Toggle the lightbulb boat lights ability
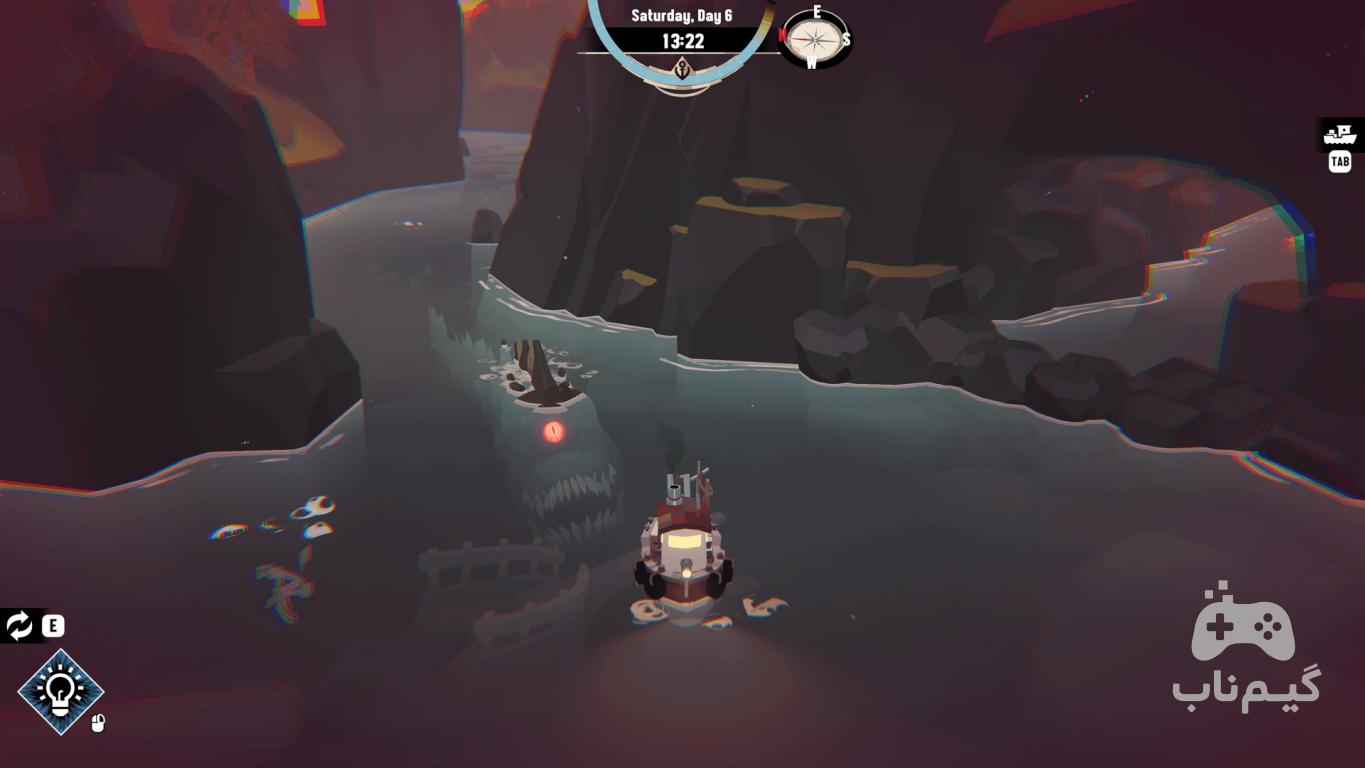Image resolution: width=1365 pixels, height=768 pixels. (61, 691)
